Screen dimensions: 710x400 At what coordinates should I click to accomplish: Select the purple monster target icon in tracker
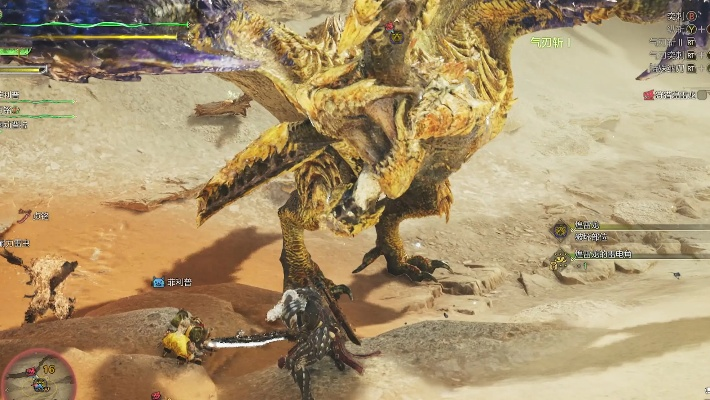560,229
